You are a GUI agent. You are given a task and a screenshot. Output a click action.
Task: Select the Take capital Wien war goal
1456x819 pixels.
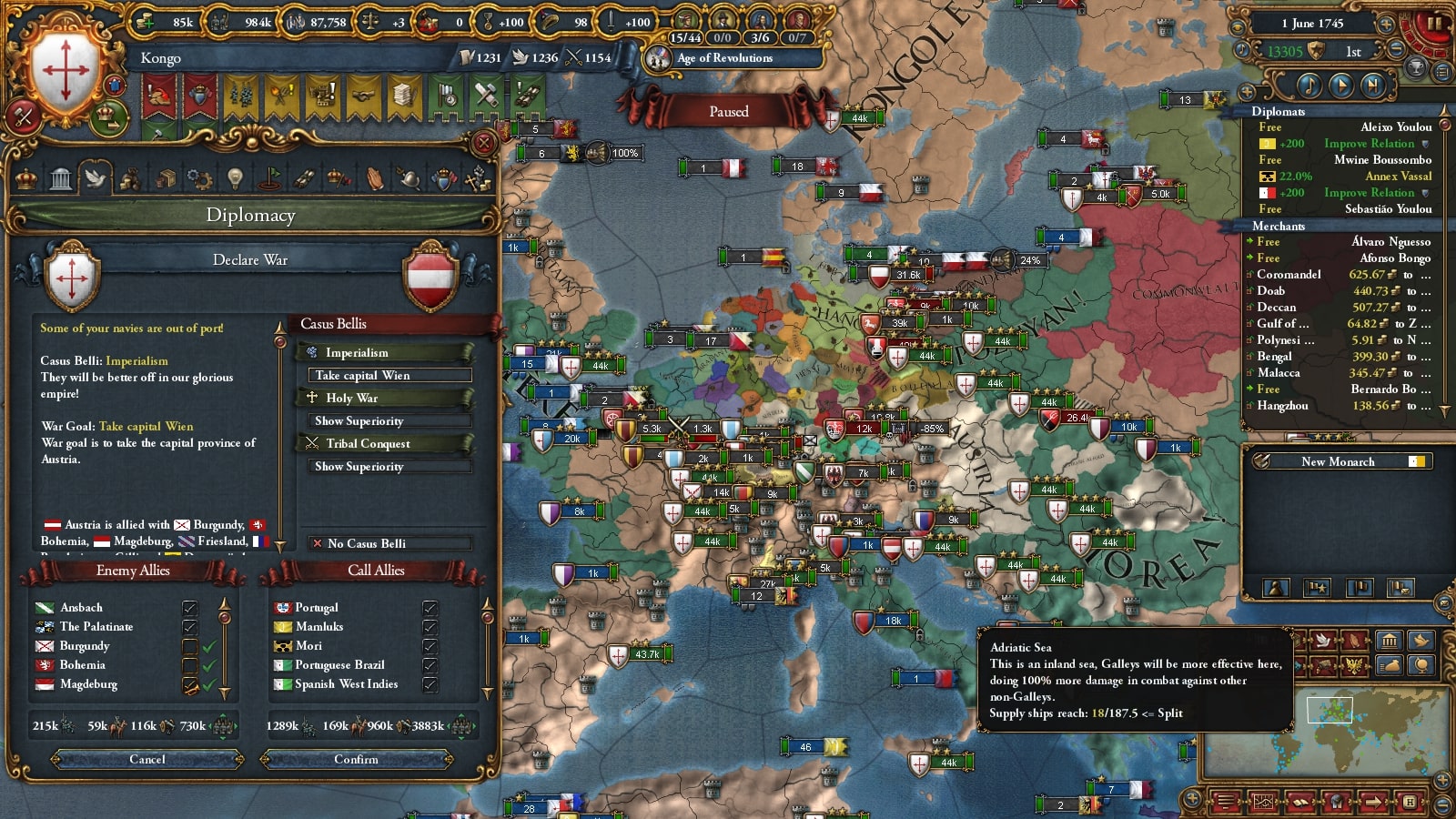[x=389, y=375]
